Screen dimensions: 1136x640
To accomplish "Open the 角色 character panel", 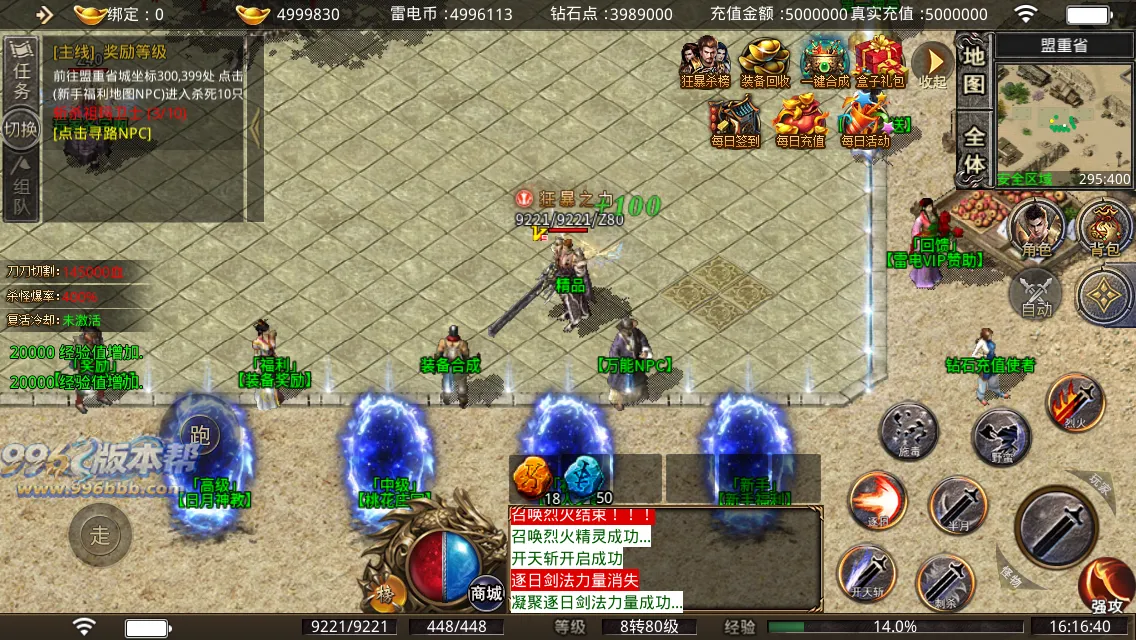I will [x=1036, y=227].
